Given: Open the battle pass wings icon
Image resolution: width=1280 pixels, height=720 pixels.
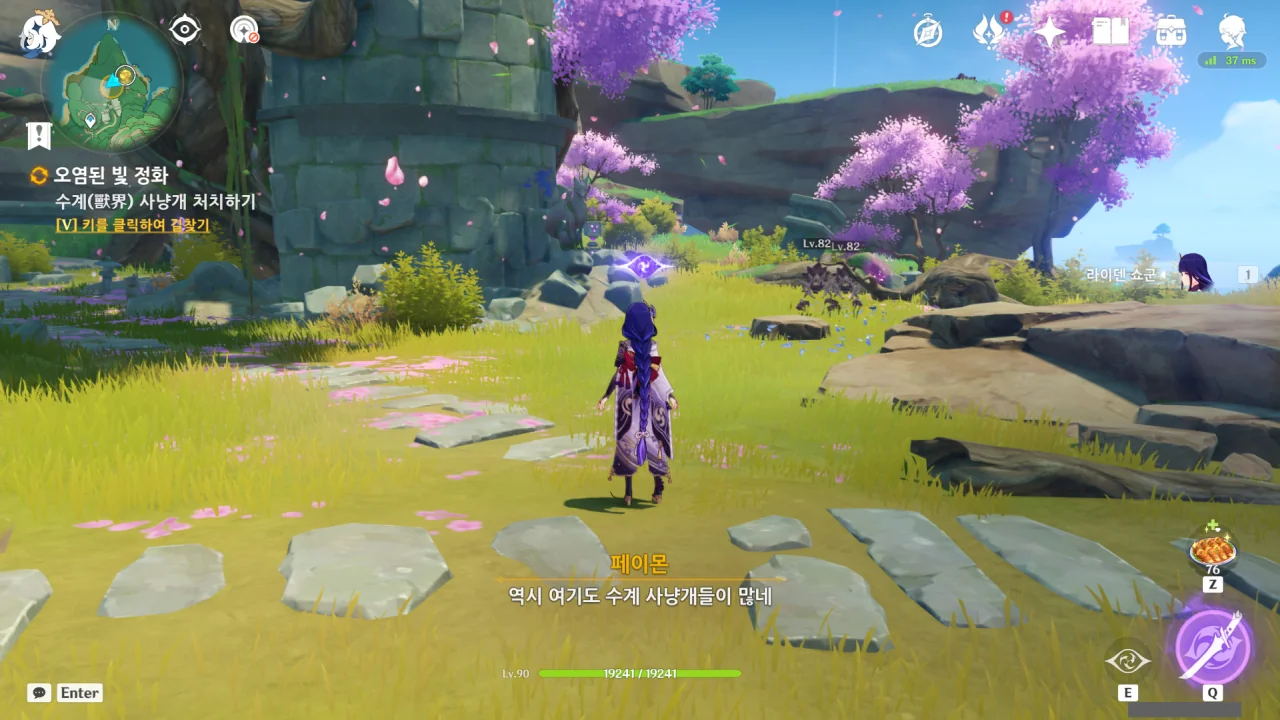Looking at the screenshot, I should [988, 32].
